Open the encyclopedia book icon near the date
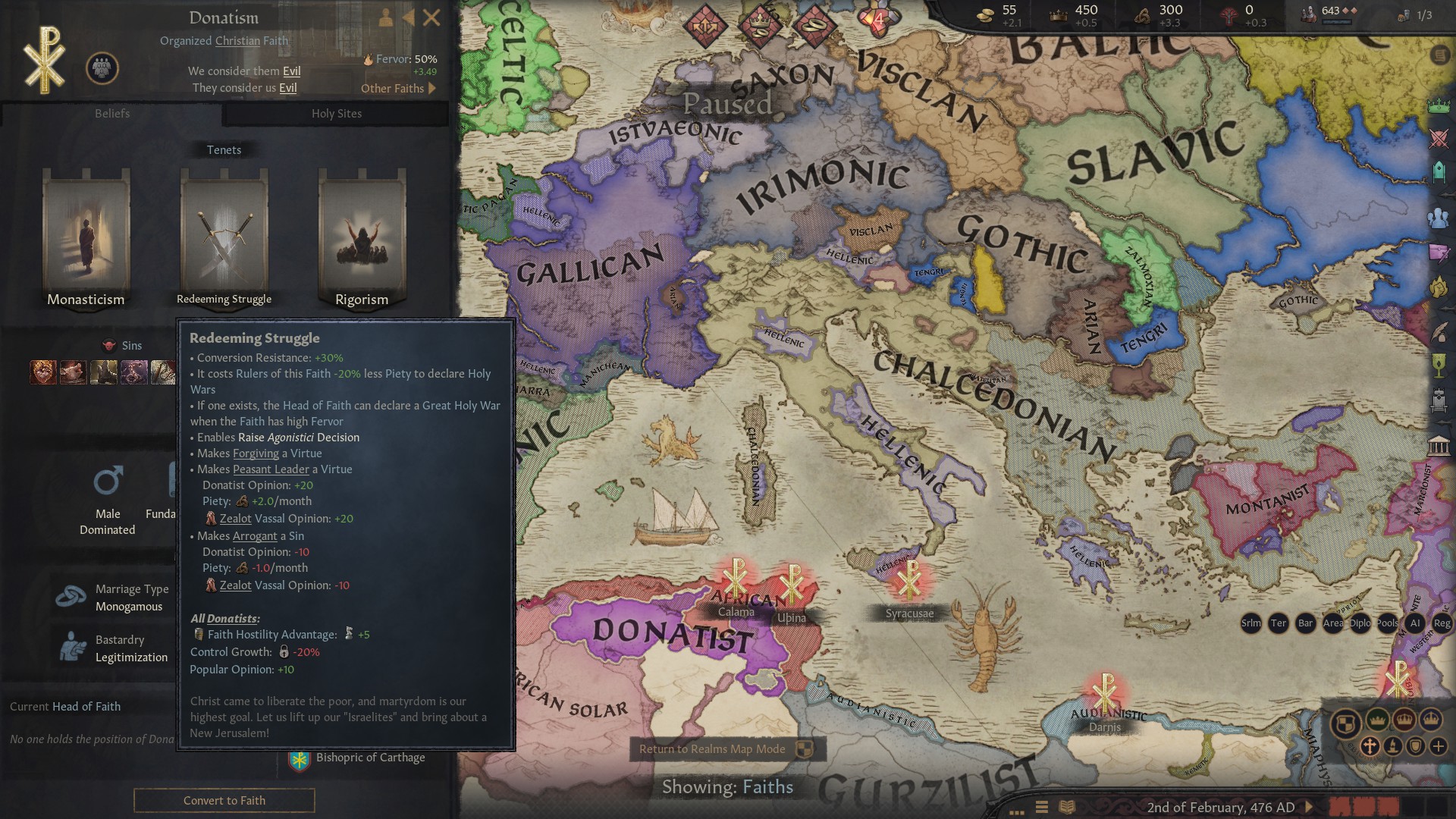1456x819 pixels. pos(1065,806)
